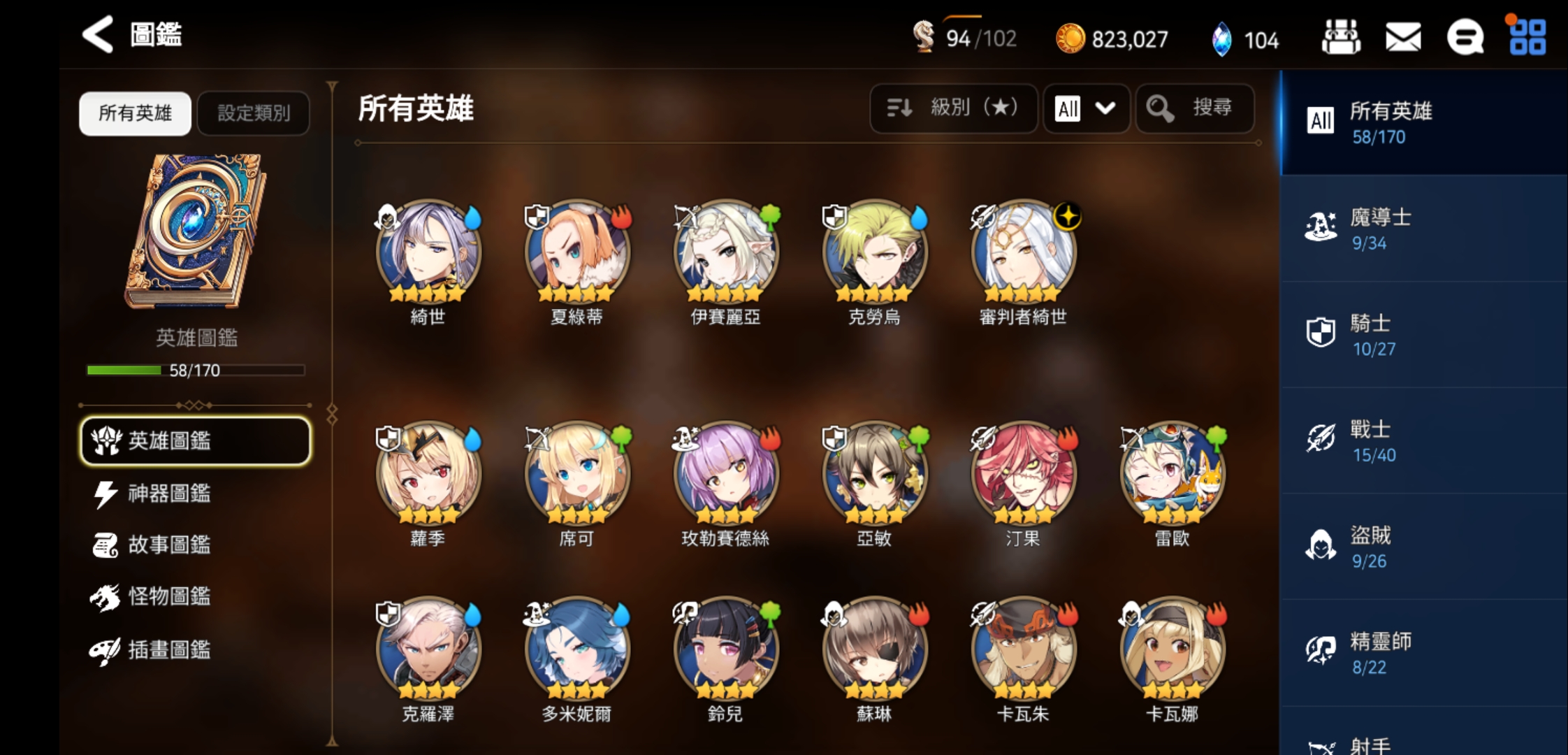The height and width of the screenshot is (755, 1568).
Task: Click the back arrow next to 圖鑑
Action: tap(96, 34)
